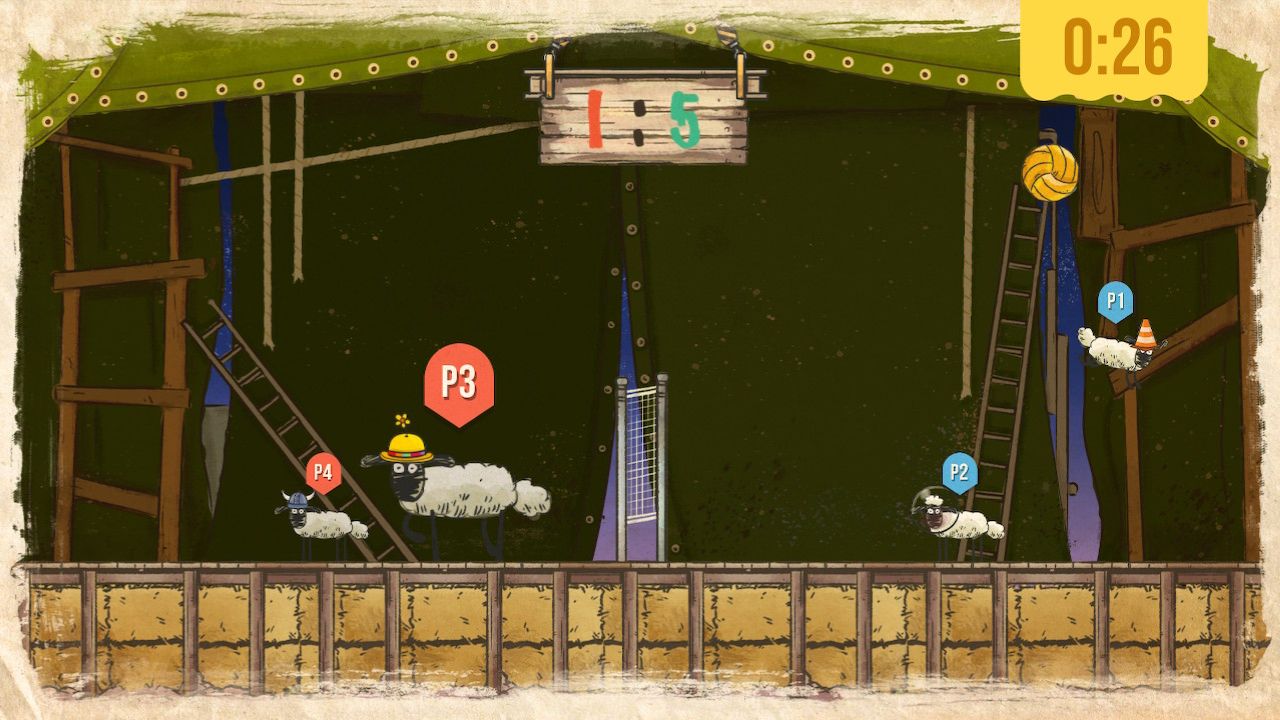The height and width of the screenshot is (720, 1280).
Task: Click the blue P1 name badge
Action: point(1117,297)
